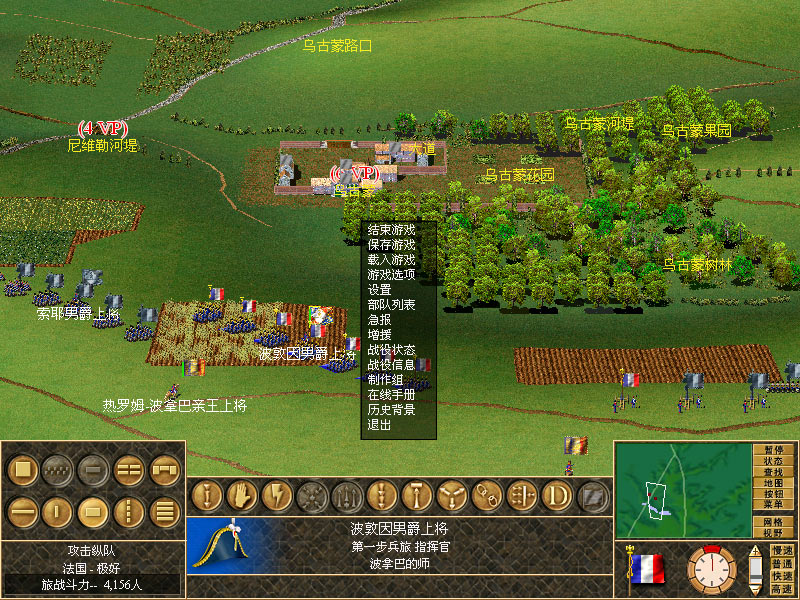Image resolution: width=800 pixels, height=600 pixels.
Task: Open 载入游戏 from the menu
Action: [x=391, y=259]
